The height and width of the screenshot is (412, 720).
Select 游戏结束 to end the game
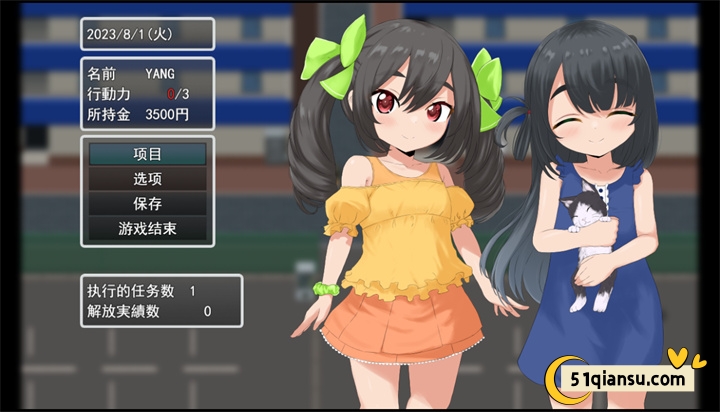pyautogui.click(x=147, y=228)
